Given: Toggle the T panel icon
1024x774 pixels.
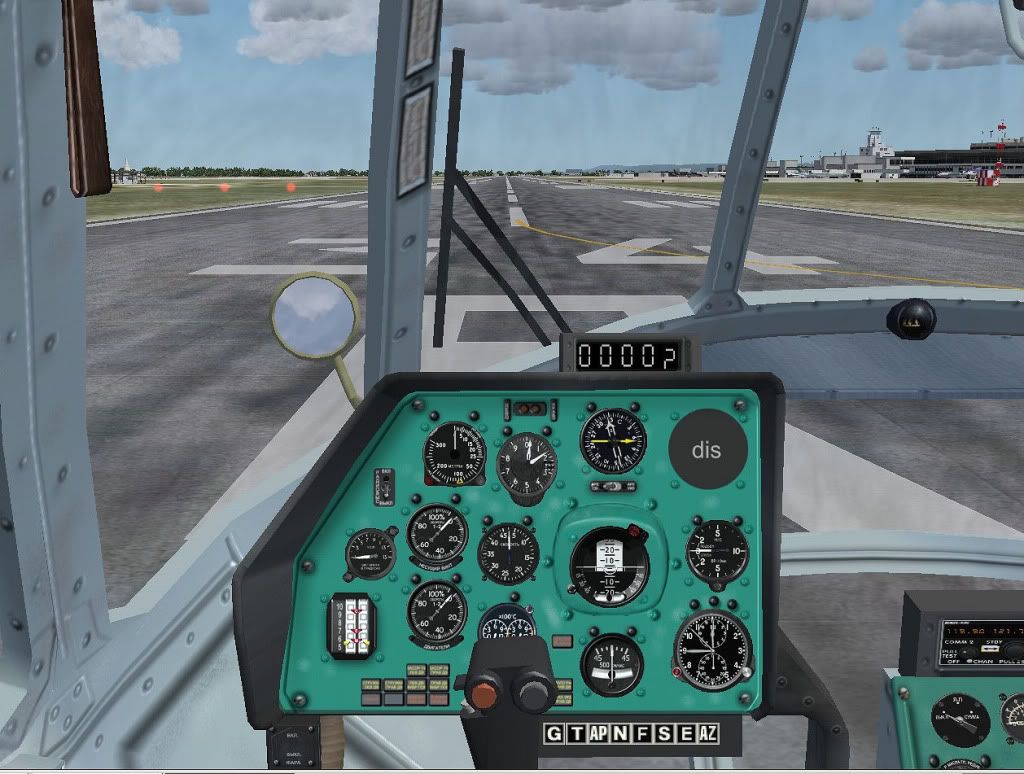Looking at the screenshot, I should coord(576,734).
